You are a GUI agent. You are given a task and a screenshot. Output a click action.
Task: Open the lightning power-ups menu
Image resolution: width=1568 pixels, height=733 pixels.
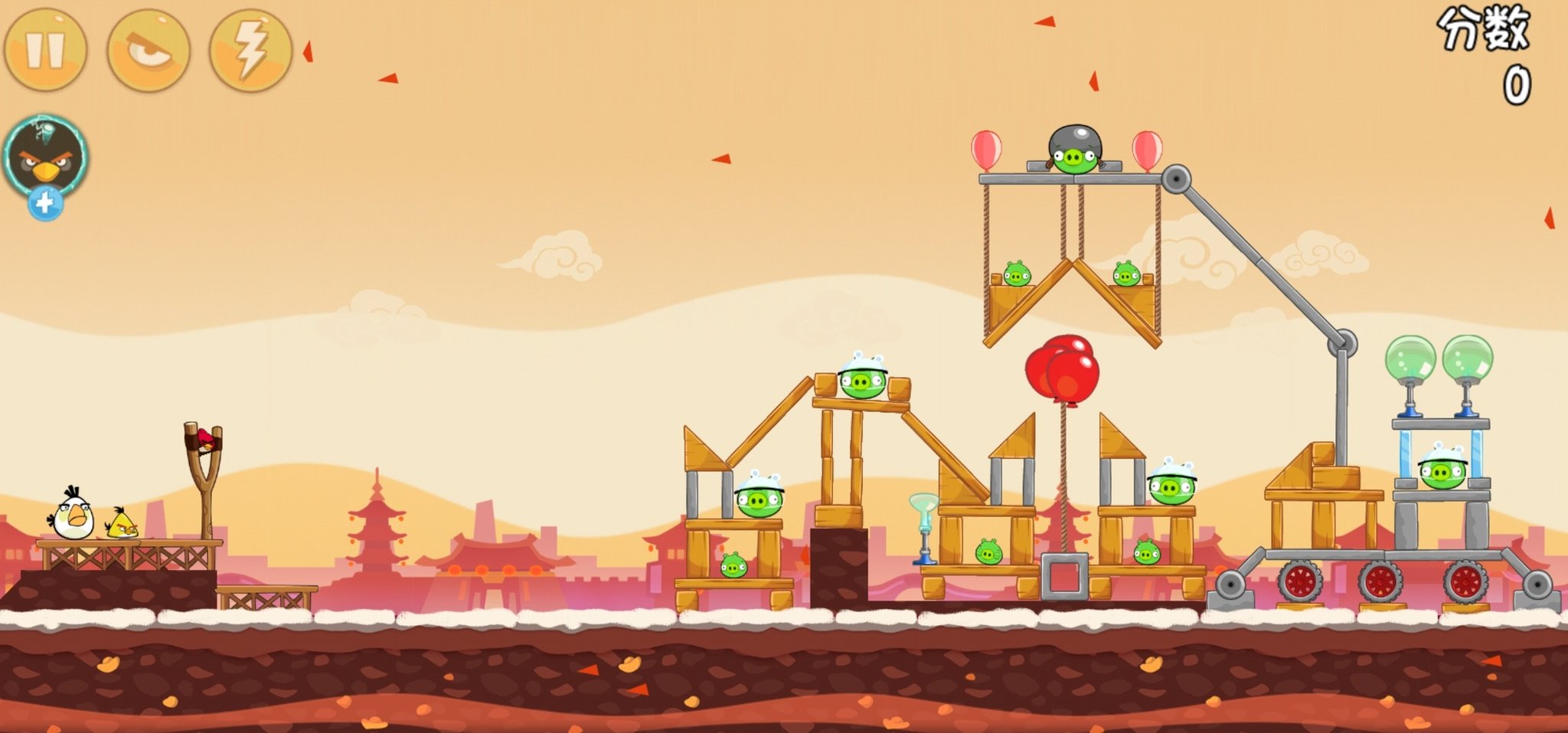(253, 47)
